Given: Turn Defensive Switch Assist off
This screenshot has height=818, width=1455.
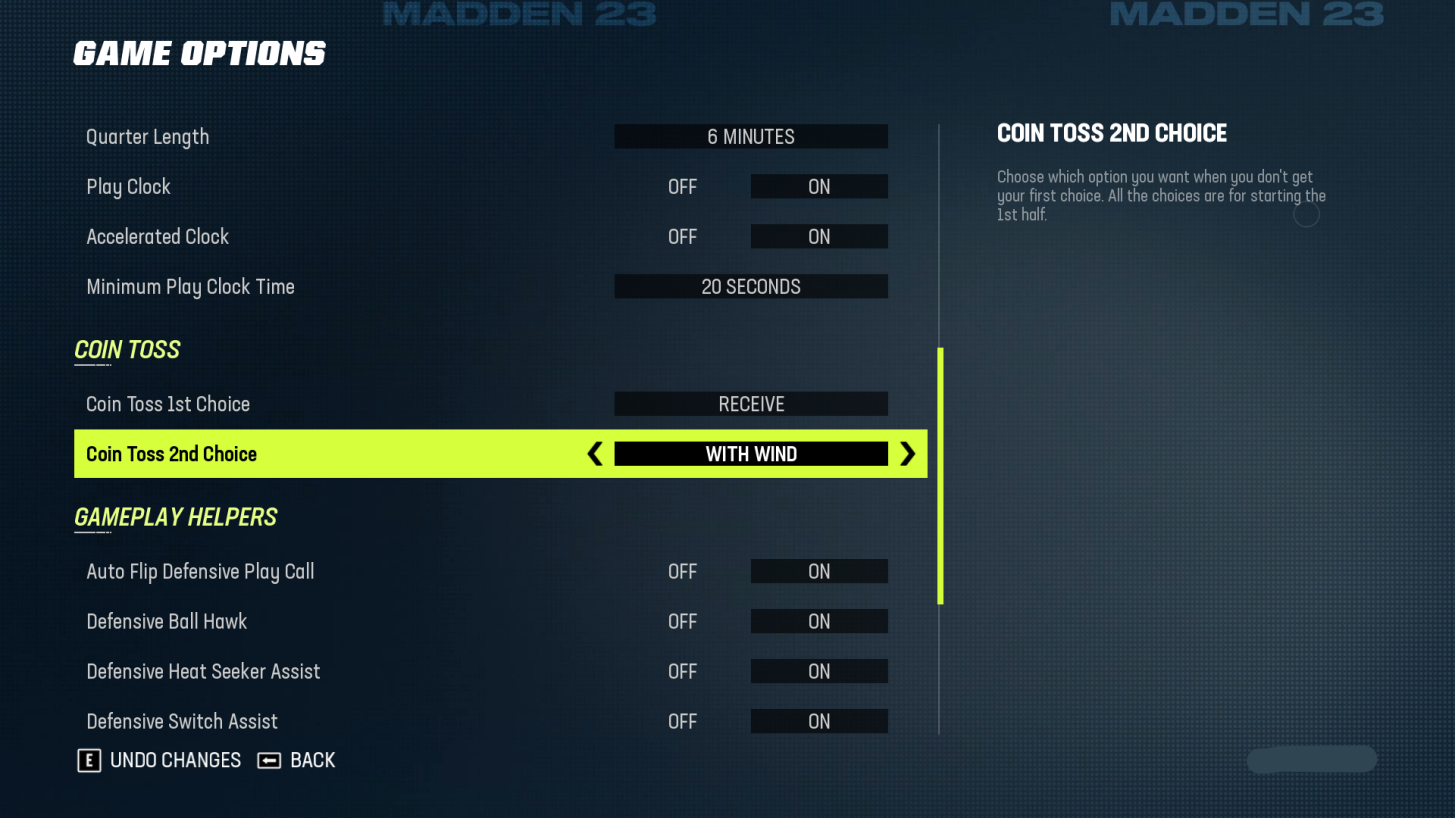Looking at the screenshot, I should [x=682, y=721].
